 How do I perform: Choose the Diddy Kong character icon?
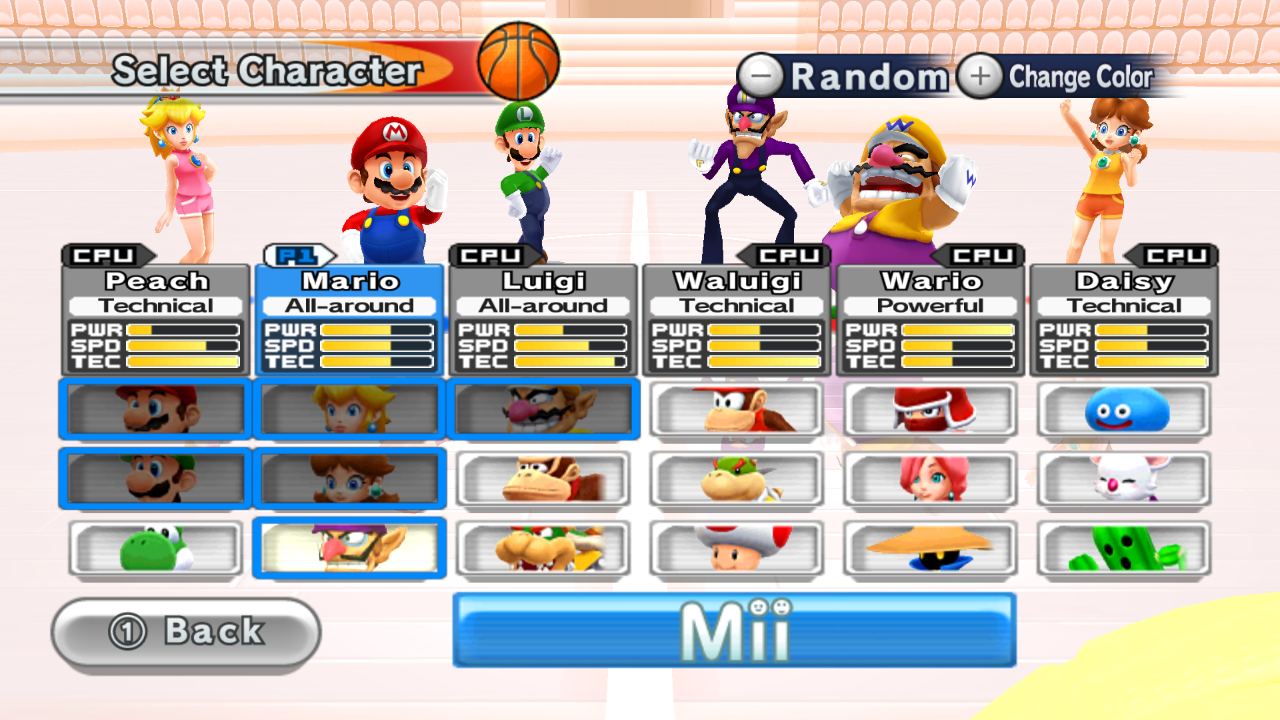pyautogui.click(x=736, y=409)
